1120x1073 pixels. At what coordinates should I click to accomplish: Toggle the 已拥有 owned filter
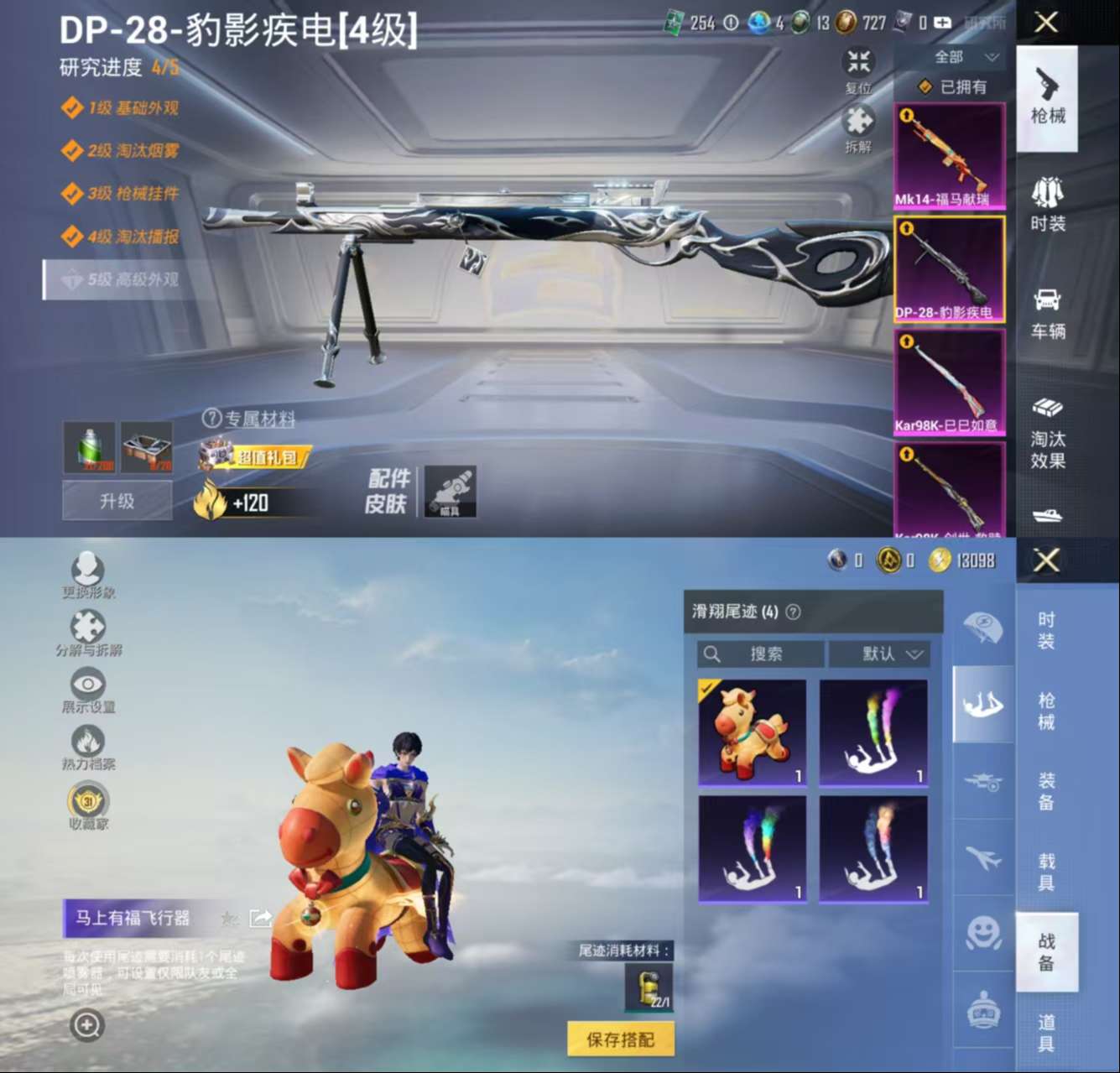tap(953, 86)
